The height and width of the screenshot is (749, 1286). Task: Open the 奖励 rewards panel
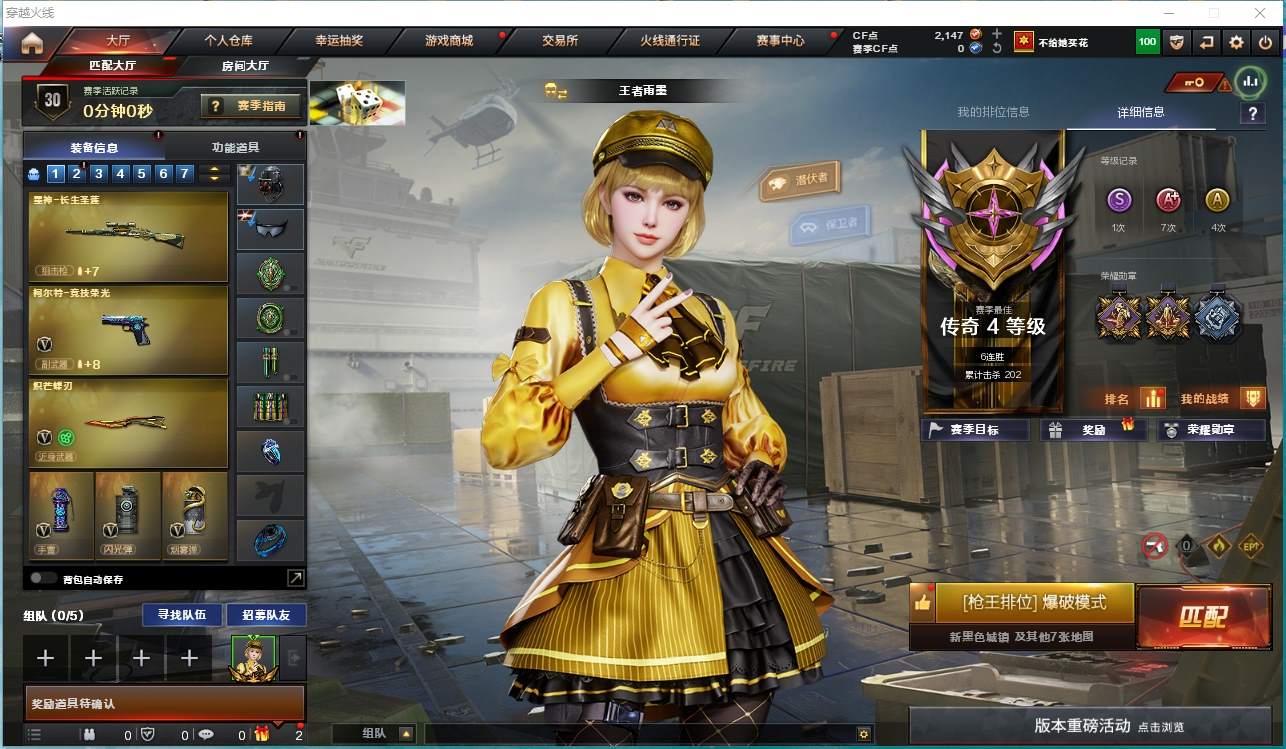point(1094,430)
